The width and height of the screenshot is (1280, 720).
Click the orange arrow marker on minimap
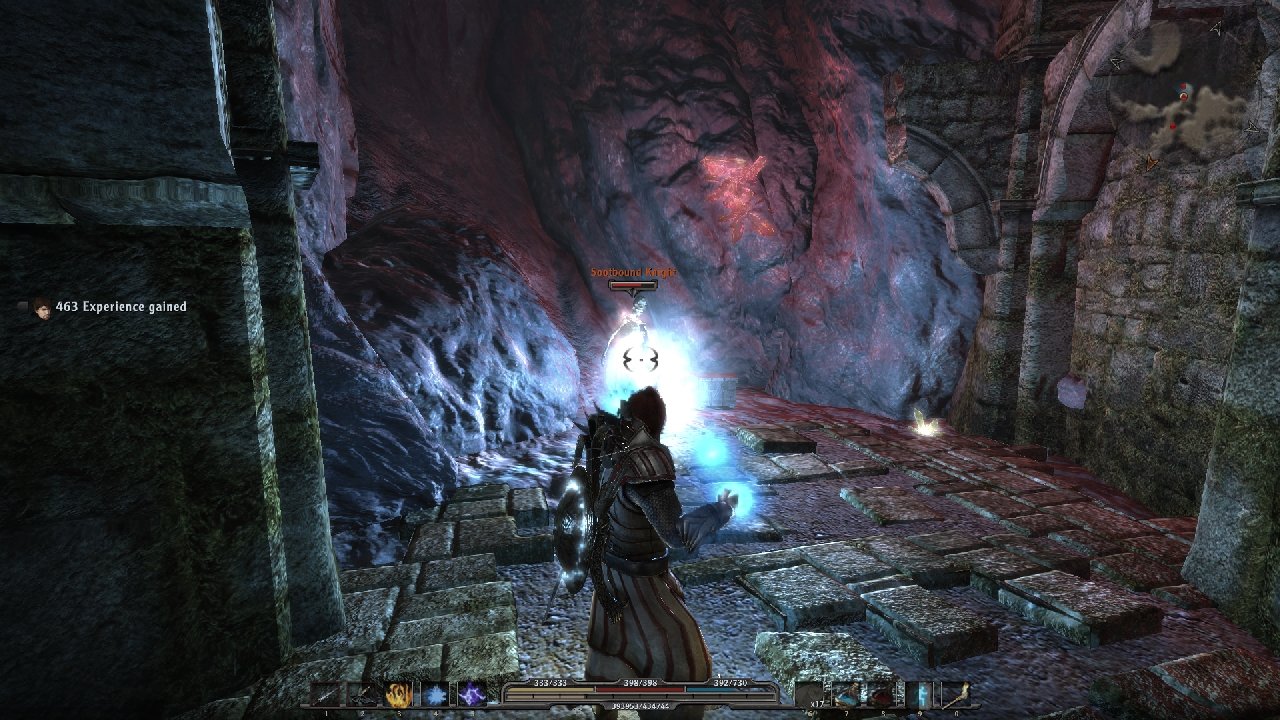pos(1153,160)
